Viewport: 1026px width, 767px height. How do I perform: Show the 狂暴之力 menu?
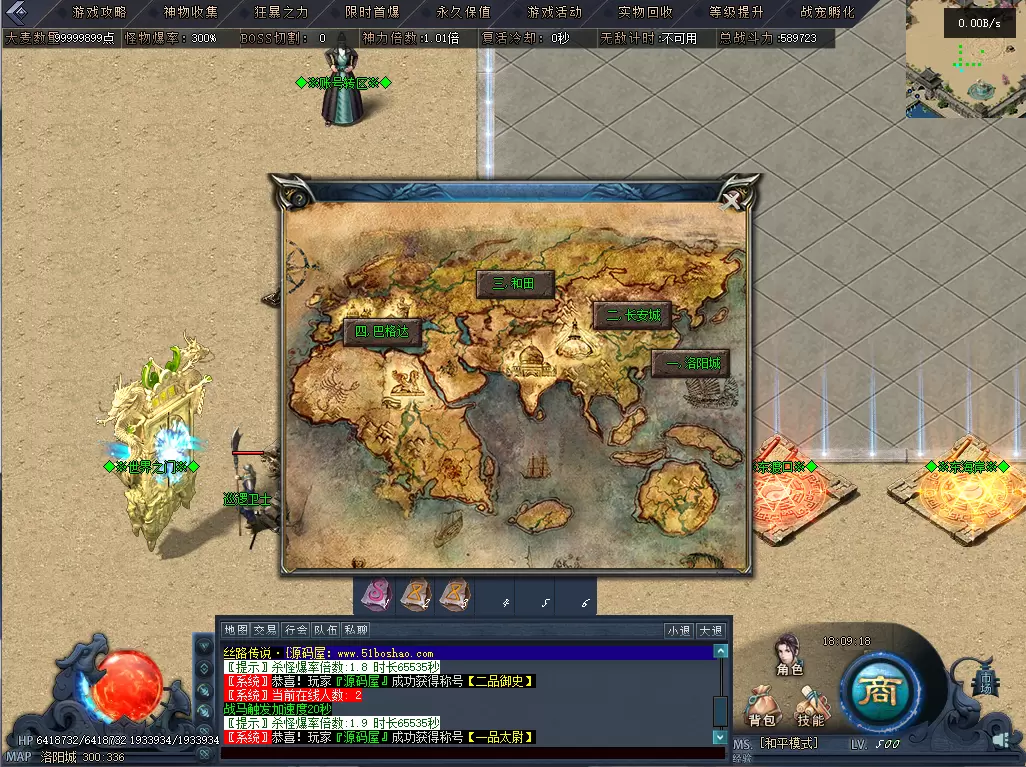[282, 13]
